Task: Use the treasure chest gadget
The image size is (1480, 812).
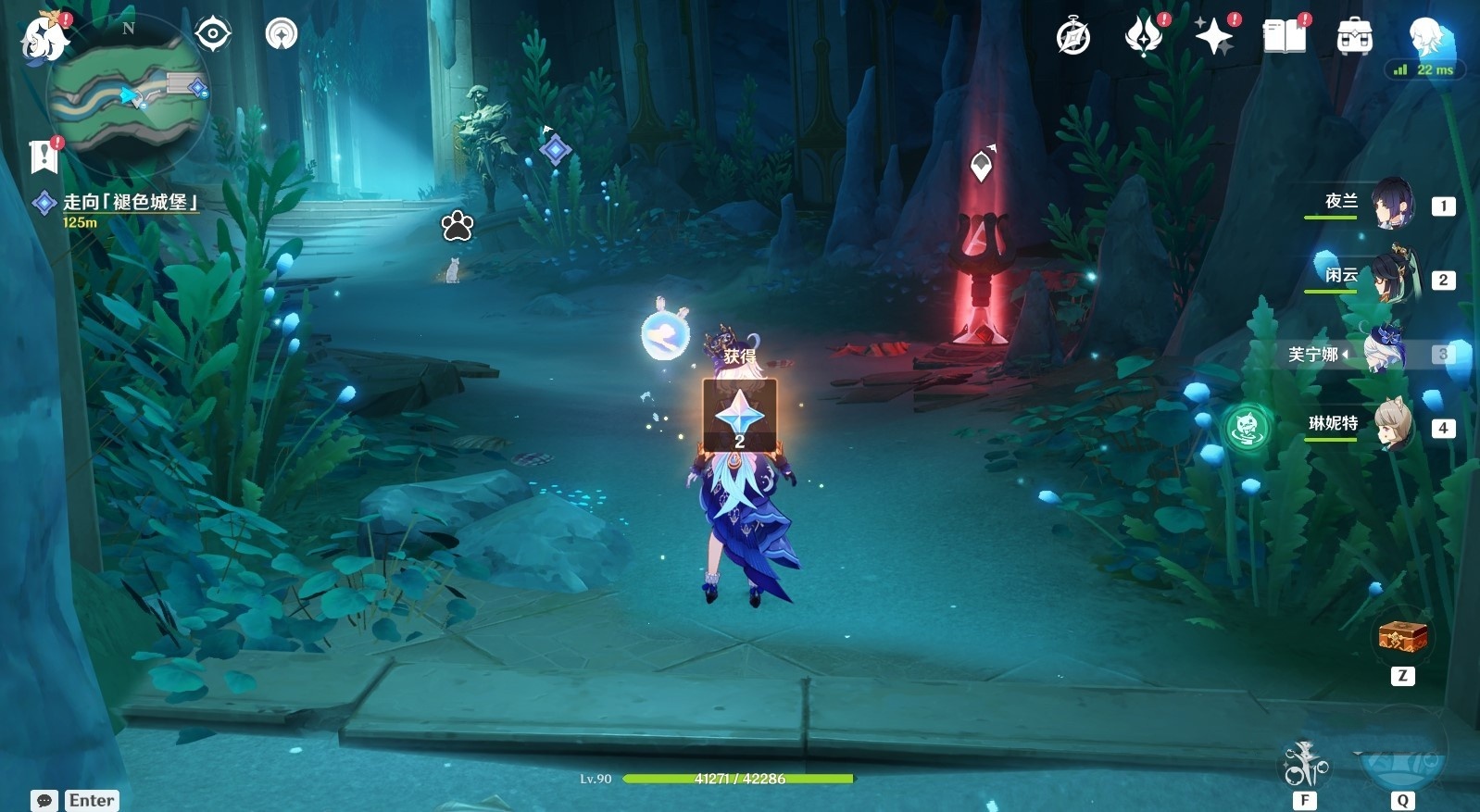Action: (1402, 637)
